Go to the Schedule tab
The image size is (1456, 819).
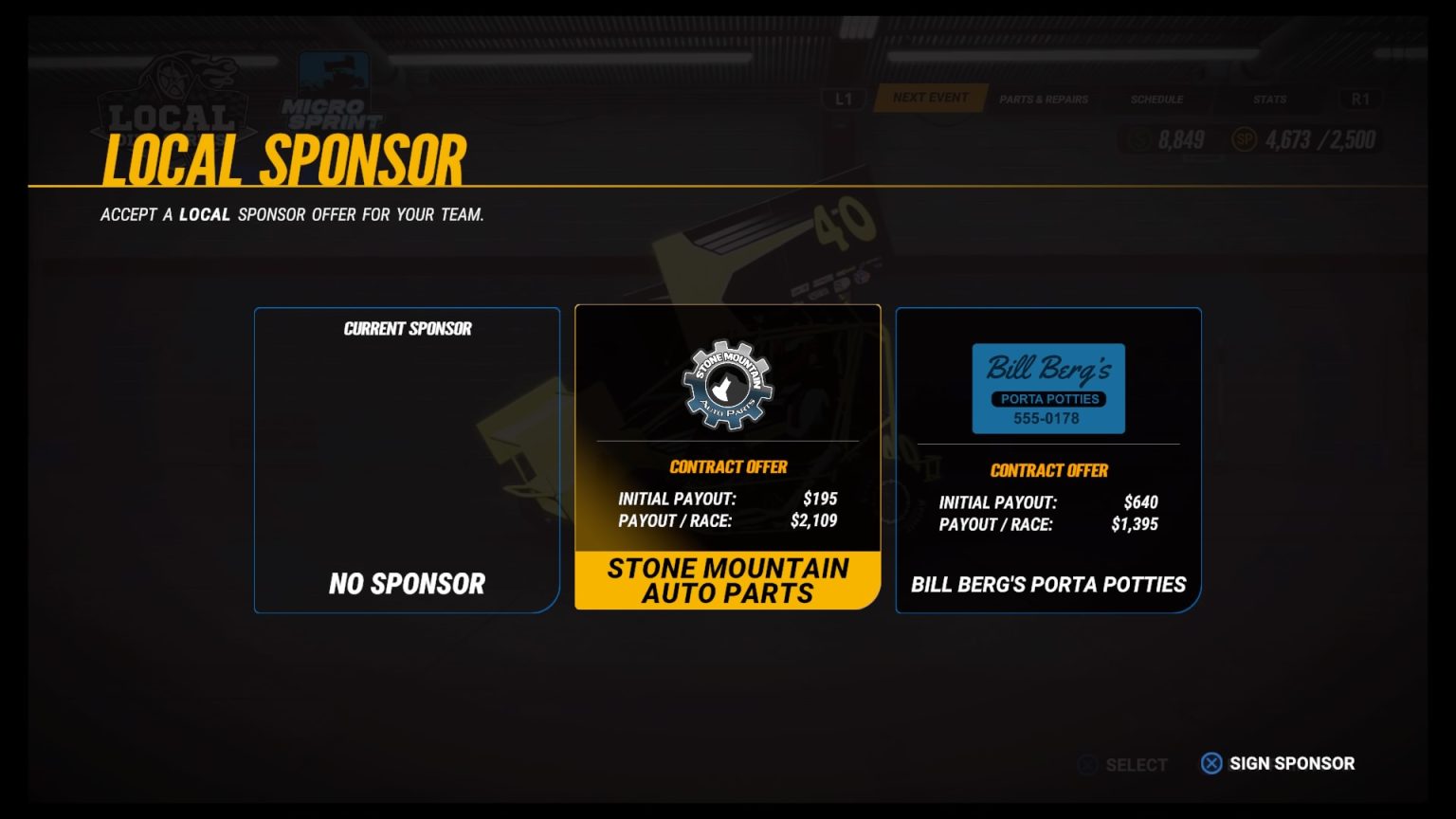pyautogui.click(x=1156, y=100)
